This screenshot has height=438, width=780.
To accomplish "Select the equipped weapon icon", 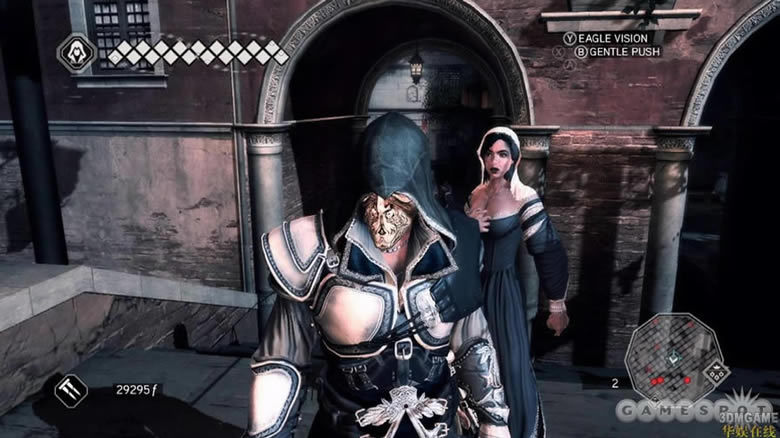I will click(71, 389).
